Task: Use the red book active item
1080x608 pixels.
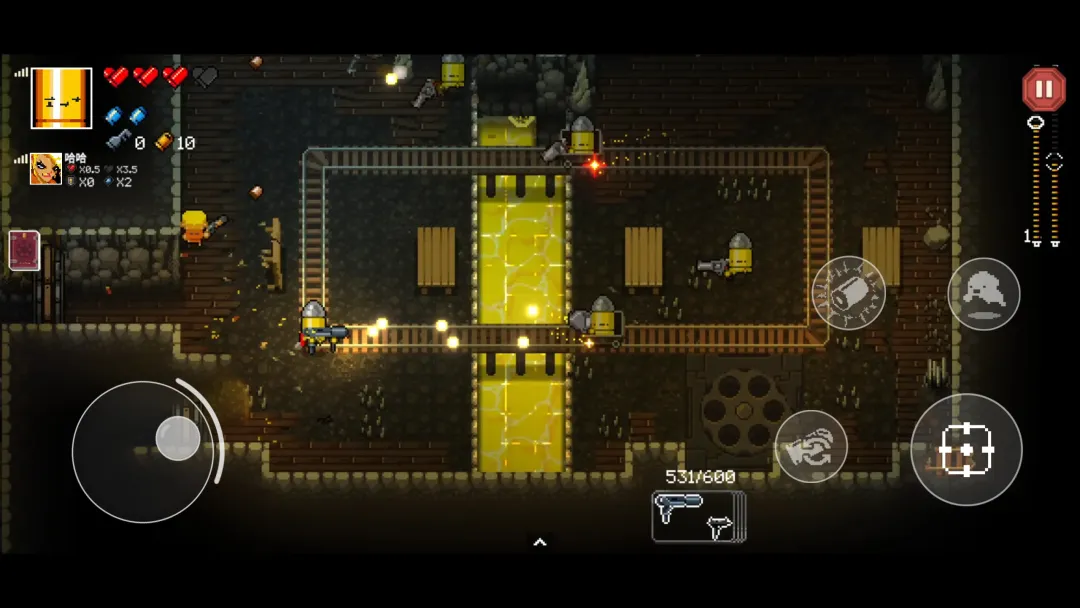Action: click(x=24, y=250)
